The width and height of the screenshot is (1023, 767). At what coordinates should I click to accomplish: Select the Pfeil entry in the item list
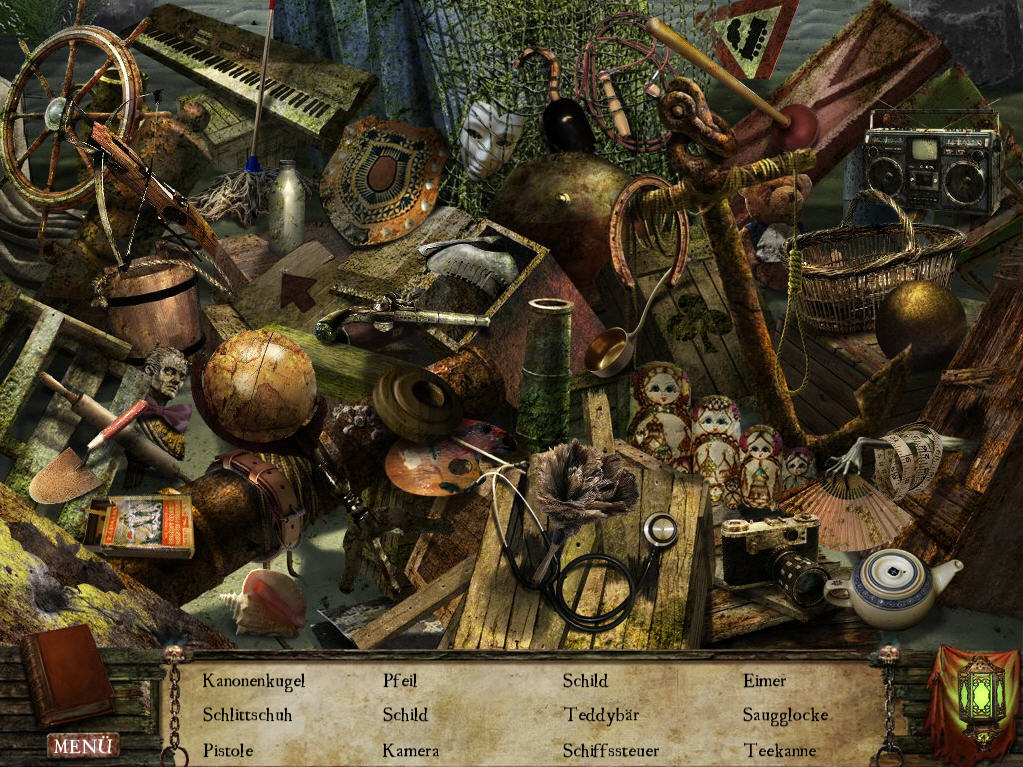400,681
